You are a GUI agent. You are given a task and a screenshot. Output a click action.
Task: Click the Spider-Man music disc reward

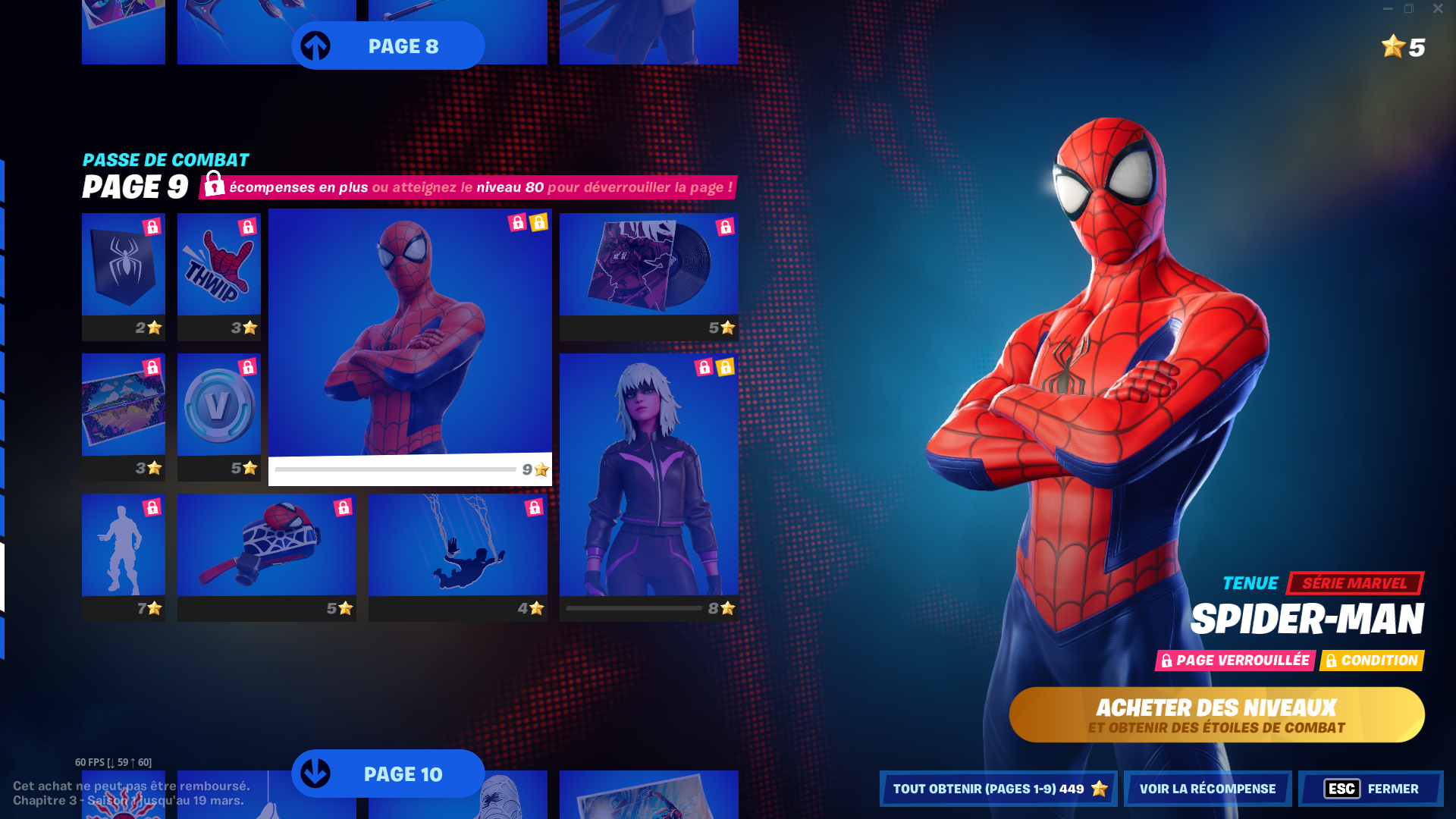648,269
